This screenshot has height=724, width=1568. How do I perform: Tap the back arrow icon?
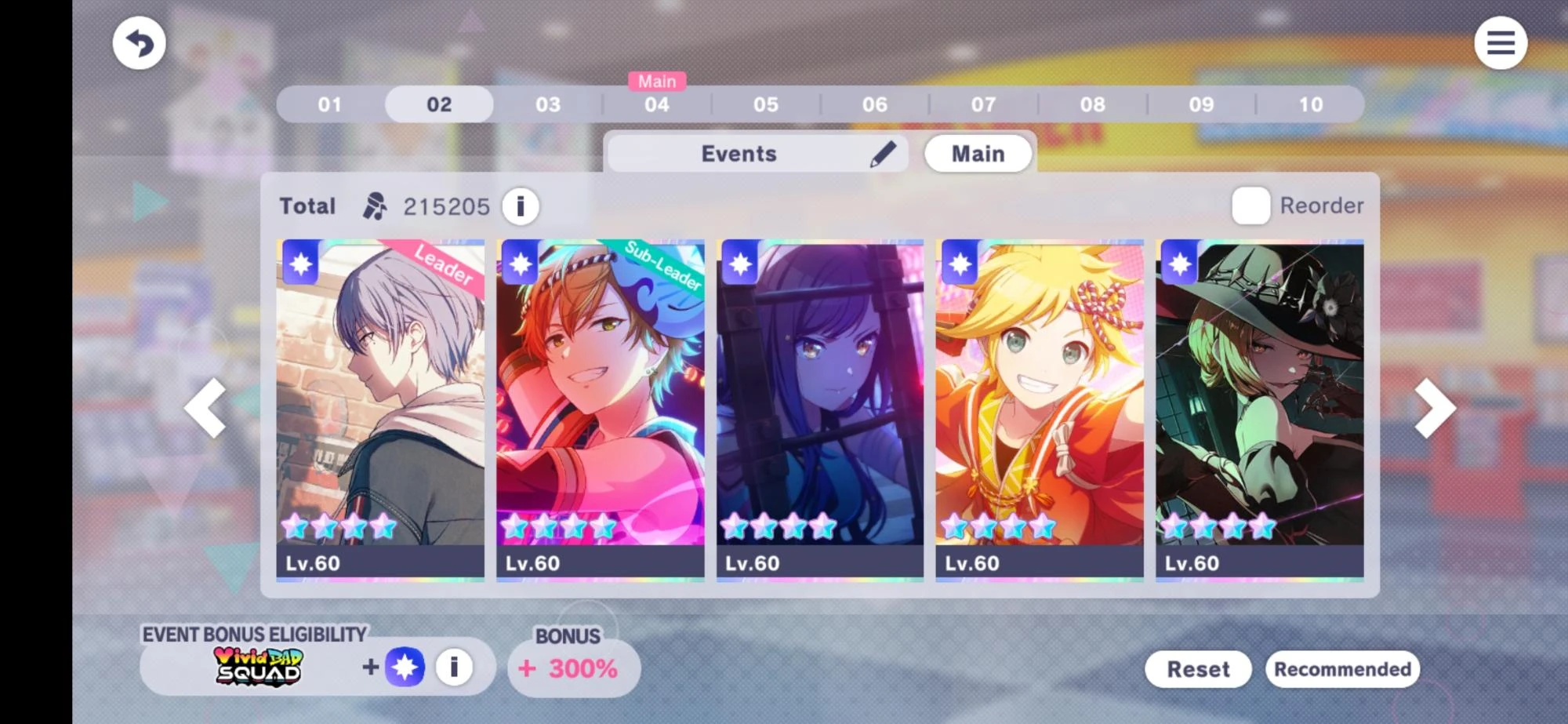[x=138, y=43]
